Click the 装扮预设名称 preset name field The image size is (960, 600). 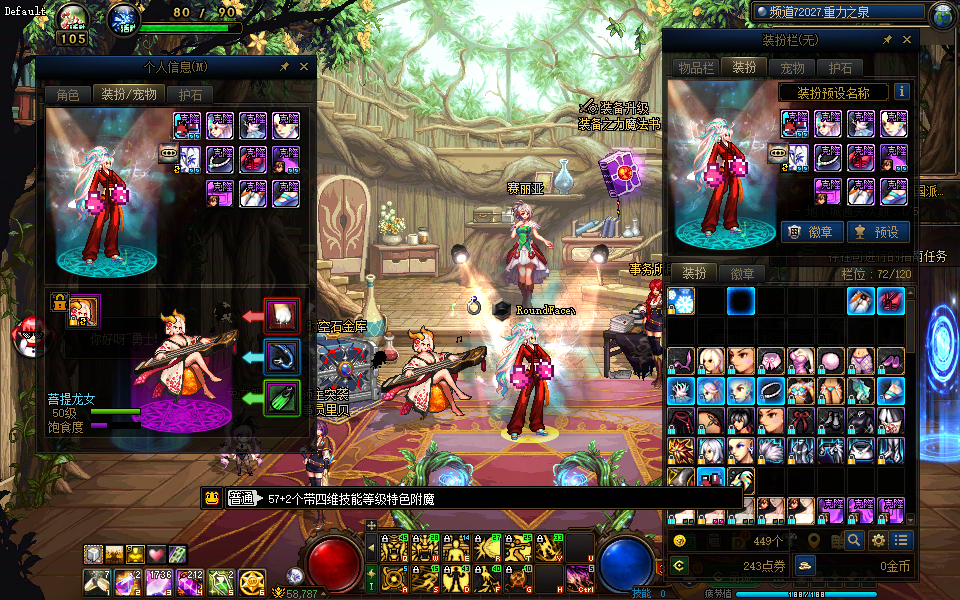834,92
